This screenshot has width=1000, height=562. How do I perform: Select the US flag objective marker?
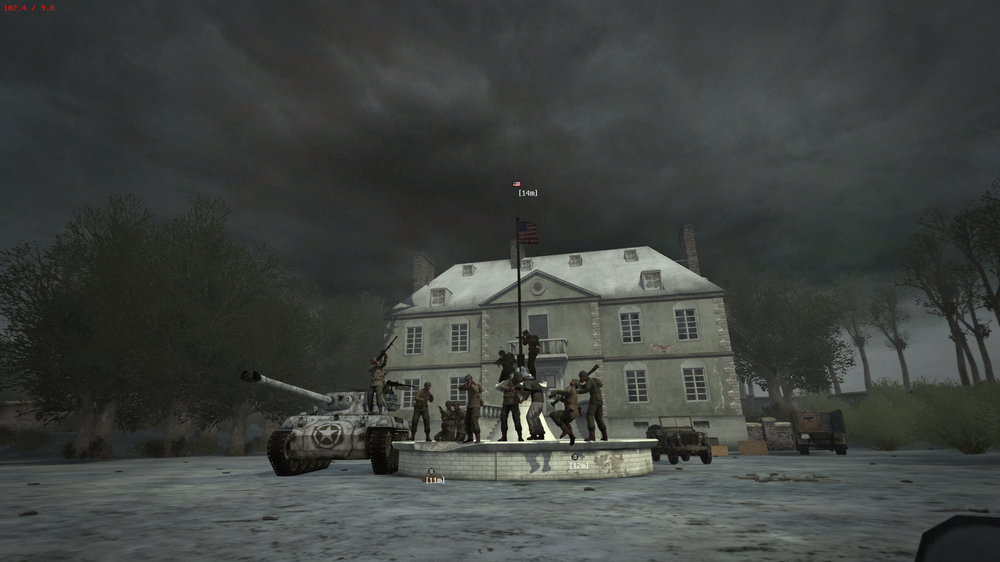tap(517, 185)
